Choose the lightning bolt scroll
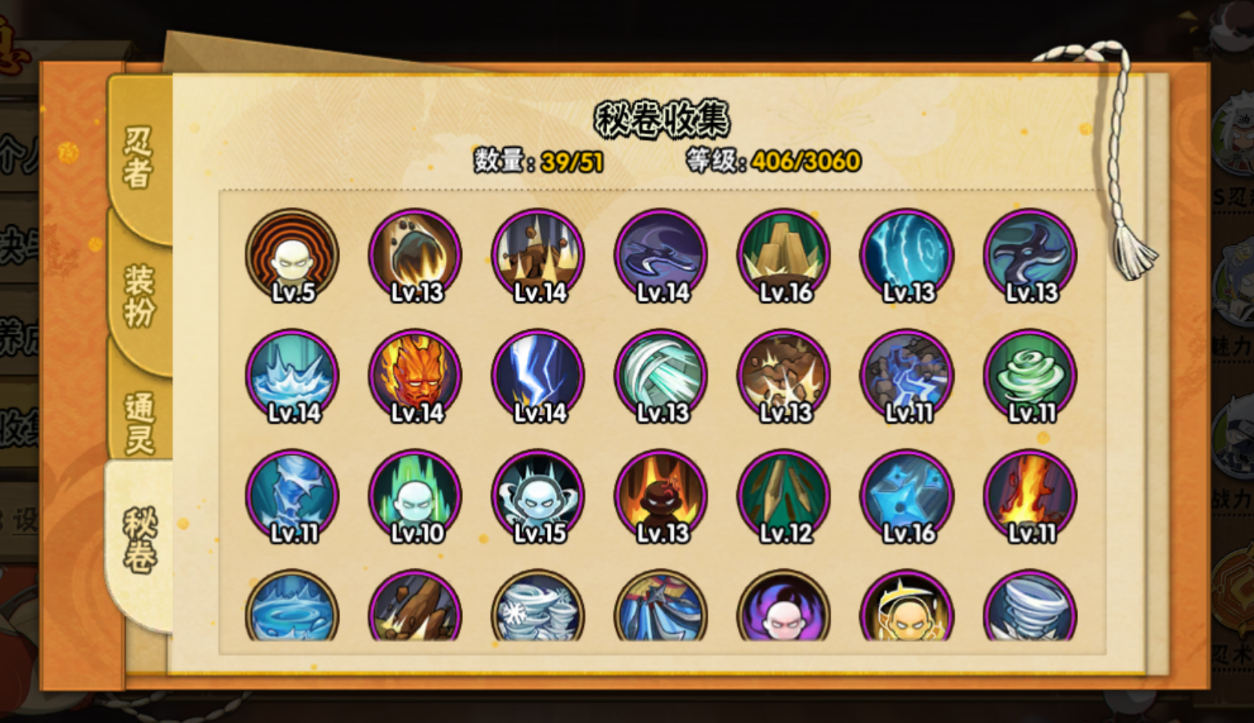Image resolution: width=1254 pixels, height=723 pixels. pyautogui.click(x=539, y=376)
